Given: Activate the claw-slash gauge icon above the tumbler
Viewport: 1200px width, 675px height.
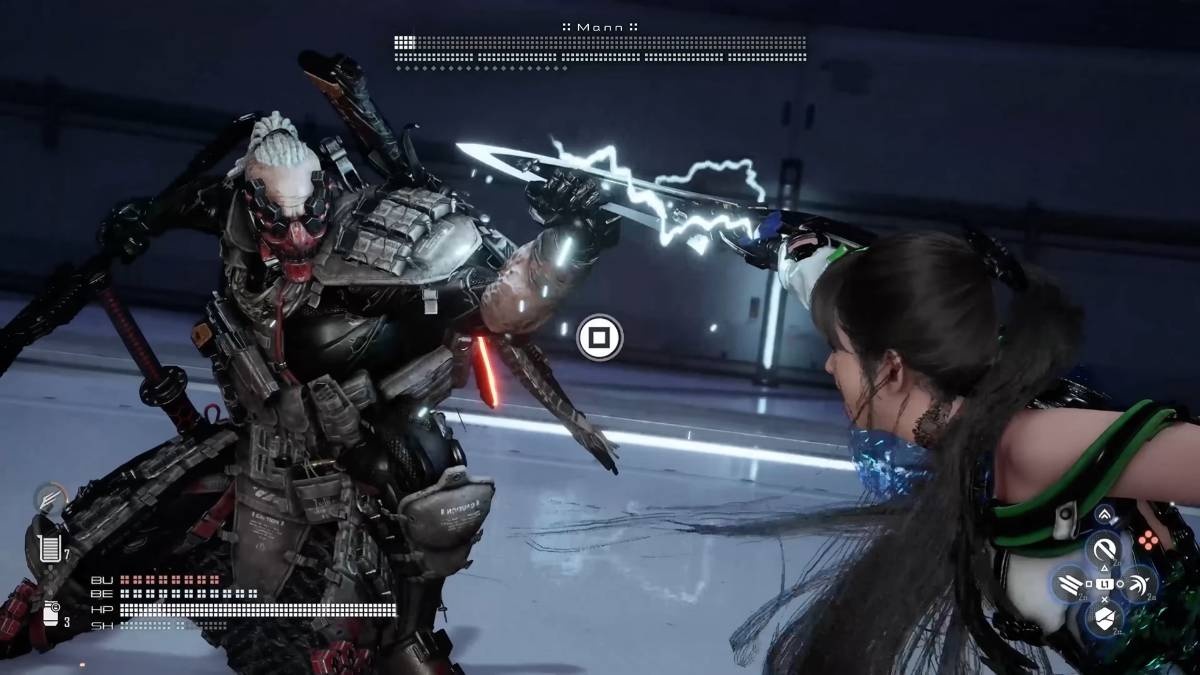Looking at the screenshot, I should [48, 499].
